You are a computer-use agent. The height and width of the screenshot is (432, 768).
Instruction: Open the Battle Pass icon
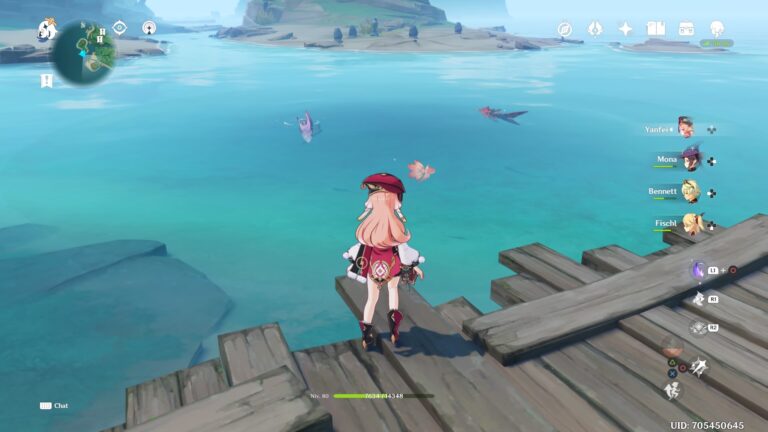click(595, 29)
